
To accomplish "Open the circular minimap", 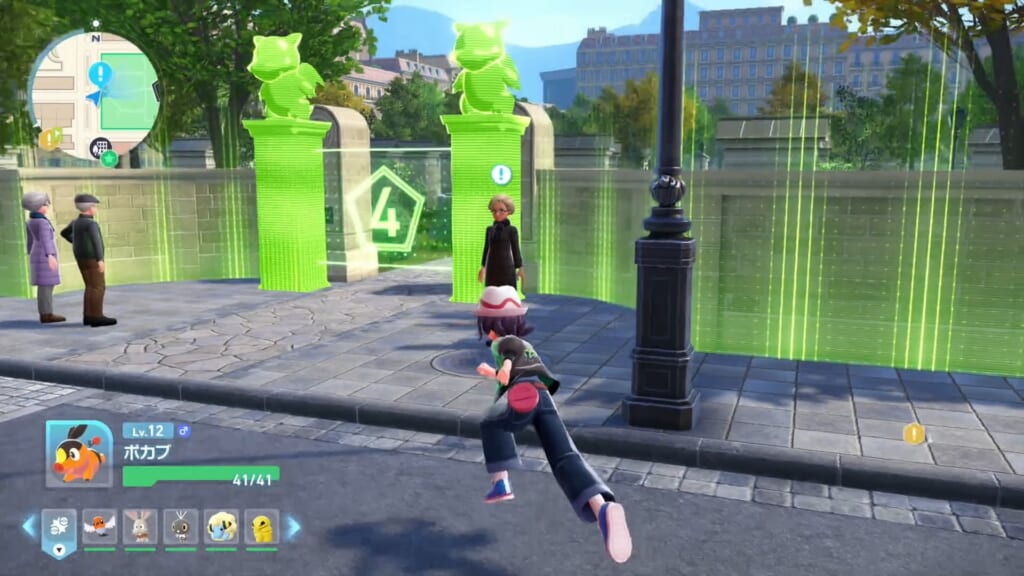I will coord(94,93).
